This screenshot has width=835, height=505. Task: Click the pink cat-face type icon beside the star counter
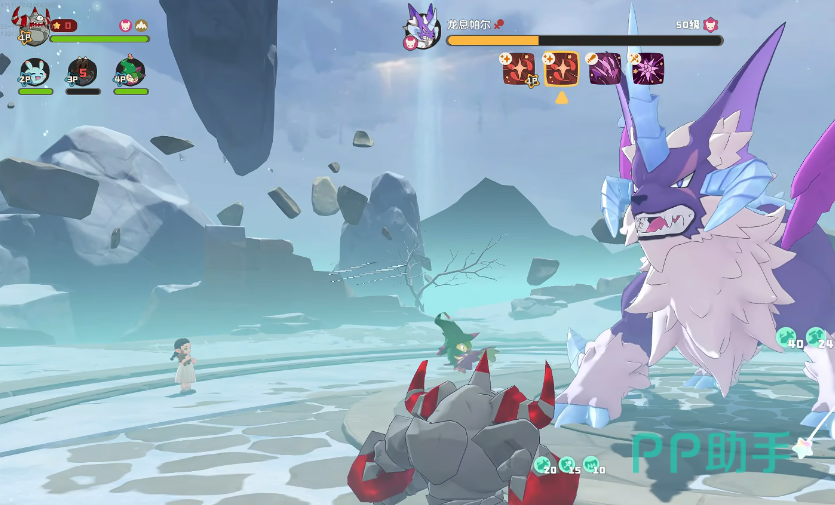pyautogui.click(x=125, y=25)
